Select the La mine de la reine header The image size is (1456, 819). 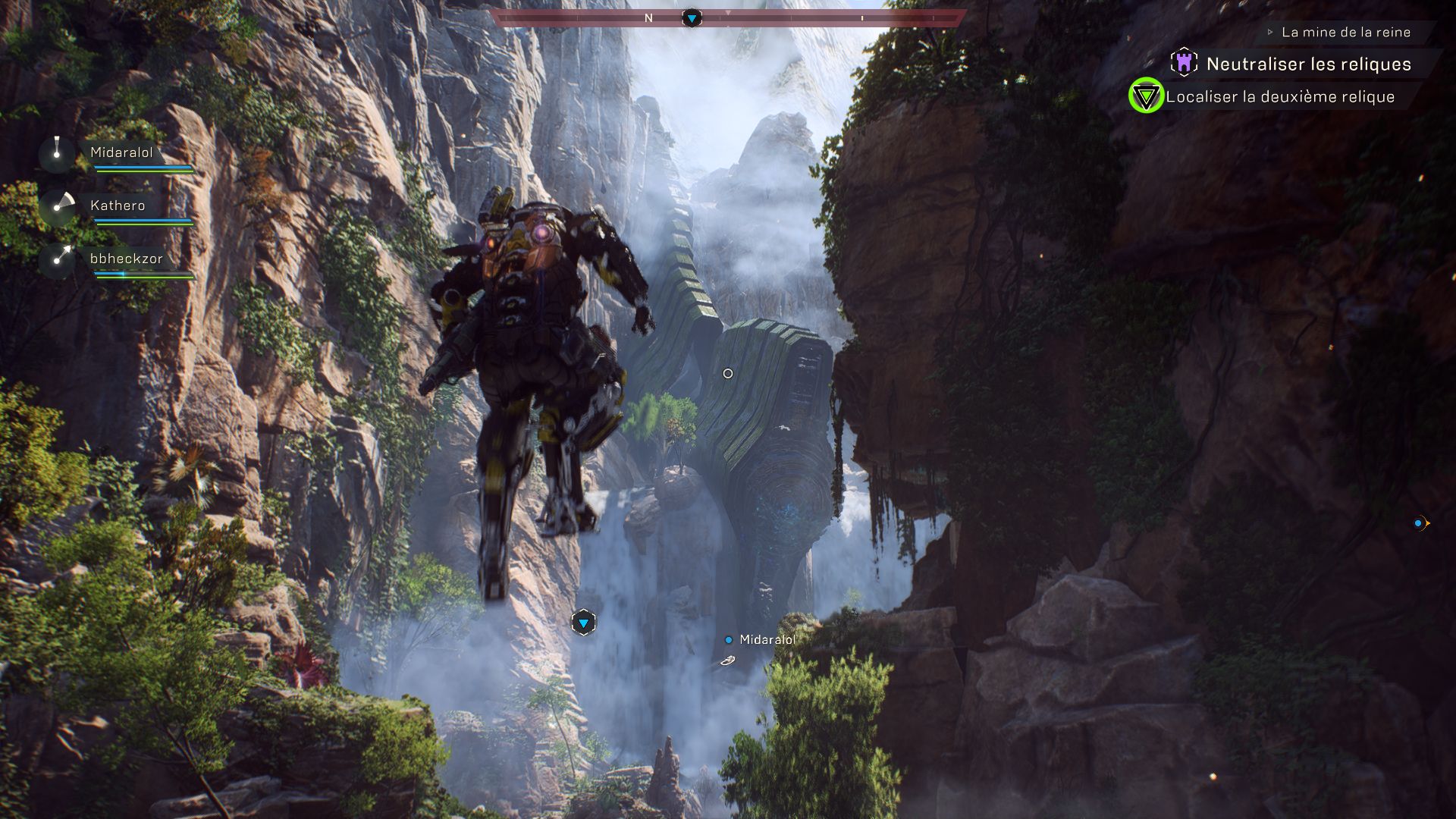1345,32
